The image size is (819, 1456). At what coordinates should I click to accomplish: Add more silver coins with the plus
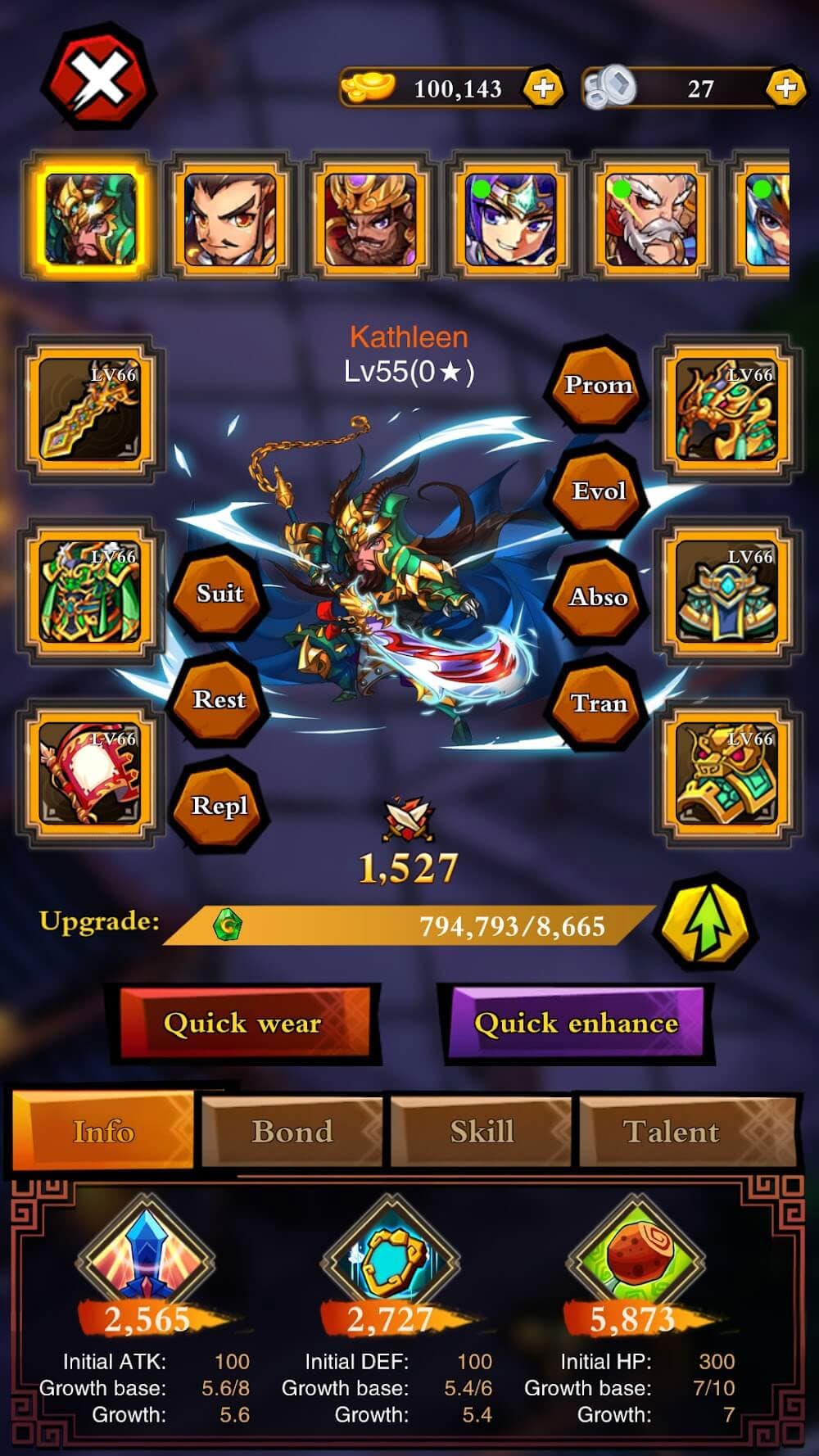(785, 88)
